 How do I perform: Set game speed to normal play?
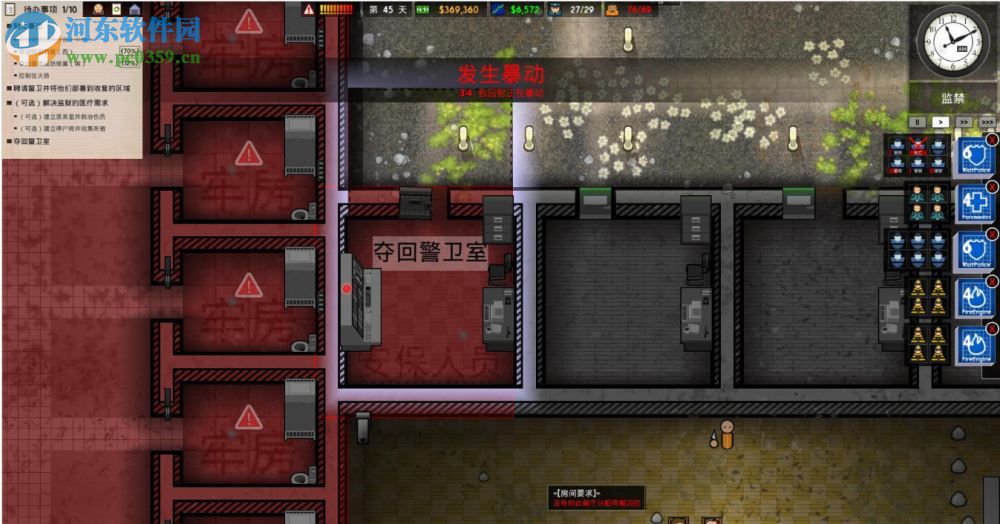pos(940,121)
